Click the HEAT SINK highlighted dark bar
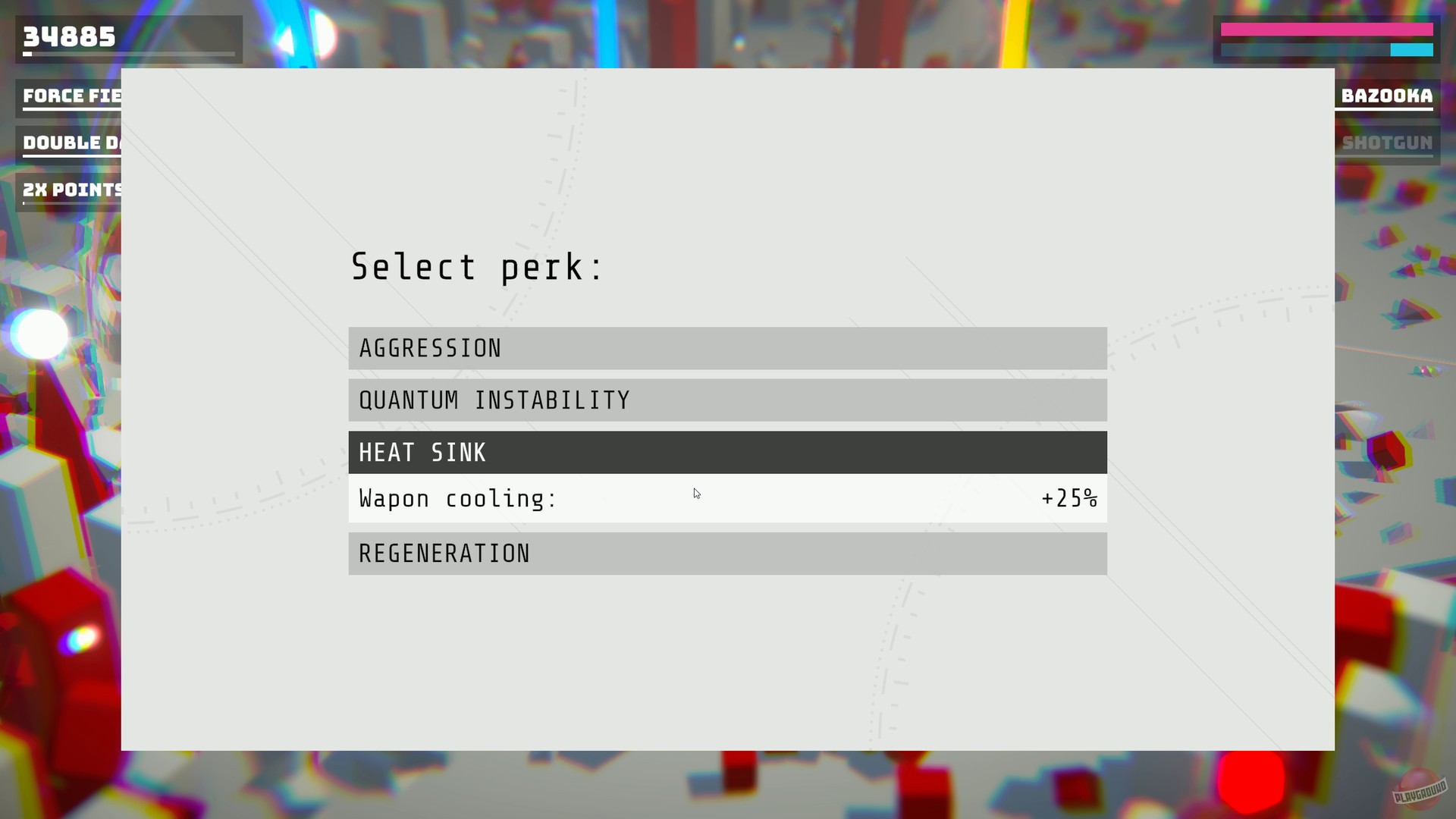Viewport: 1456px width, 819px height. point(726,452)
